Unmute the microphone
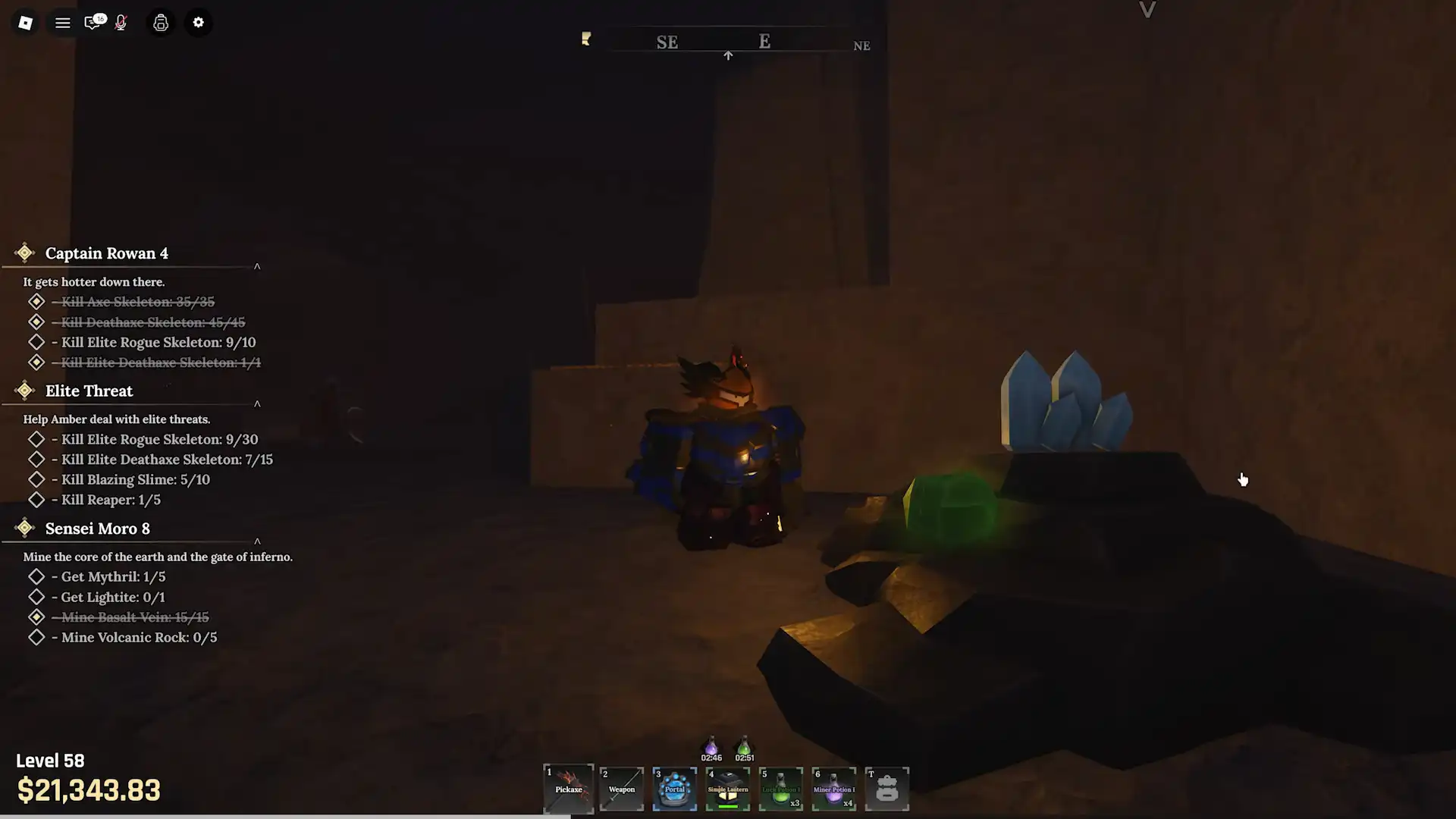Image resolution: width=1456 pixels, height=819 pixels. click(120, 23)
